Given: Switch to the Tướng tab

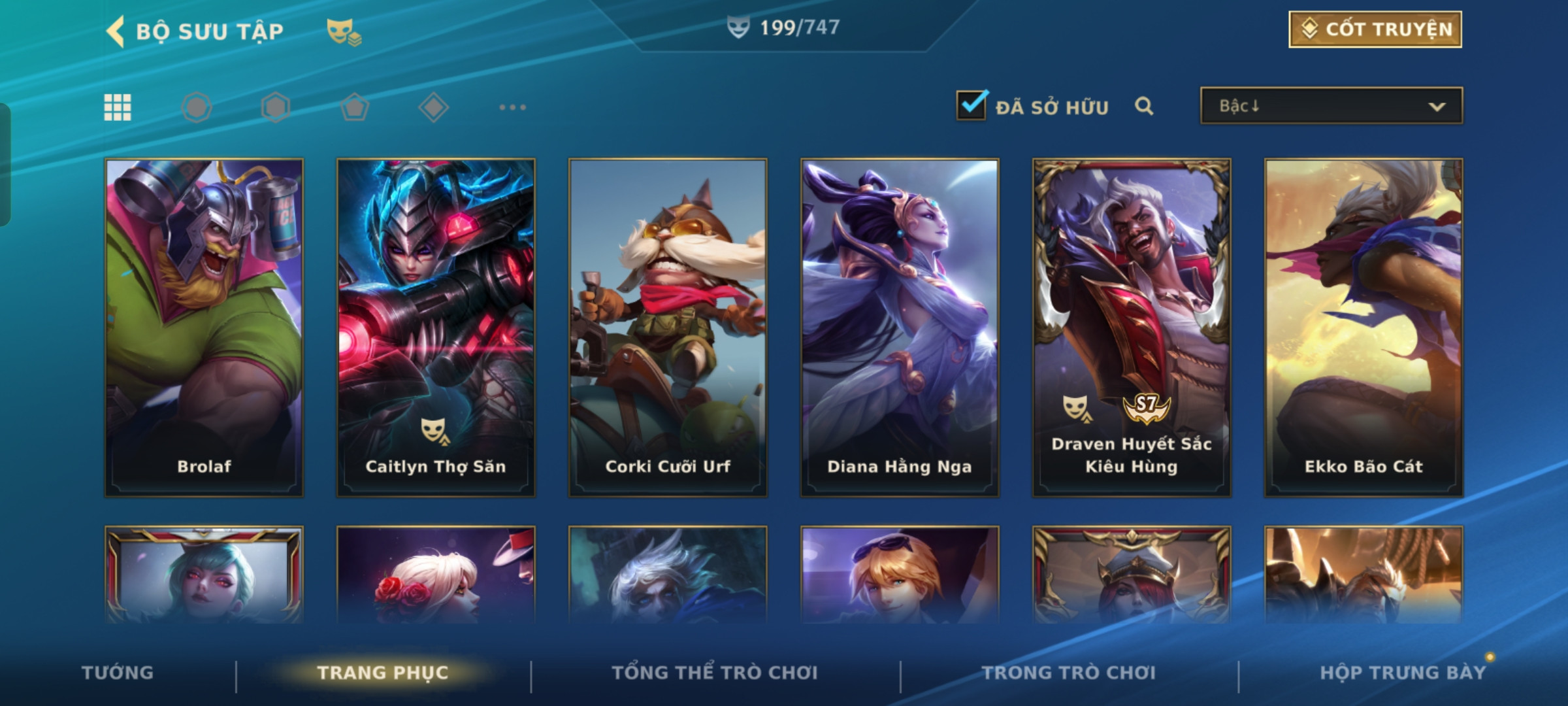Looking at the screenshot, I should [118, 673].
